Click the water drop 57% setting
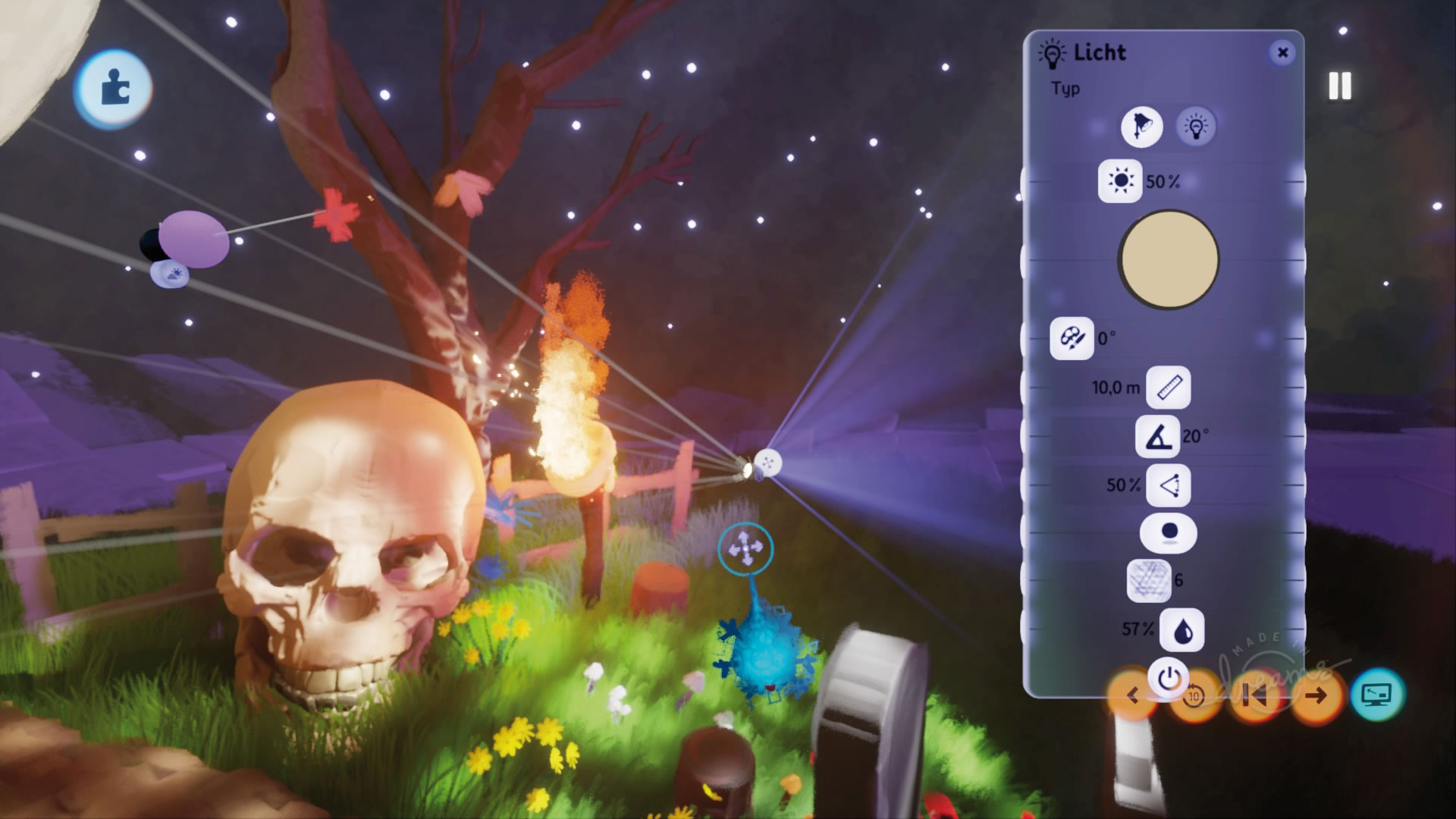The width and height of the screenshot is (1456, 819). click(x=1181, y=629)
